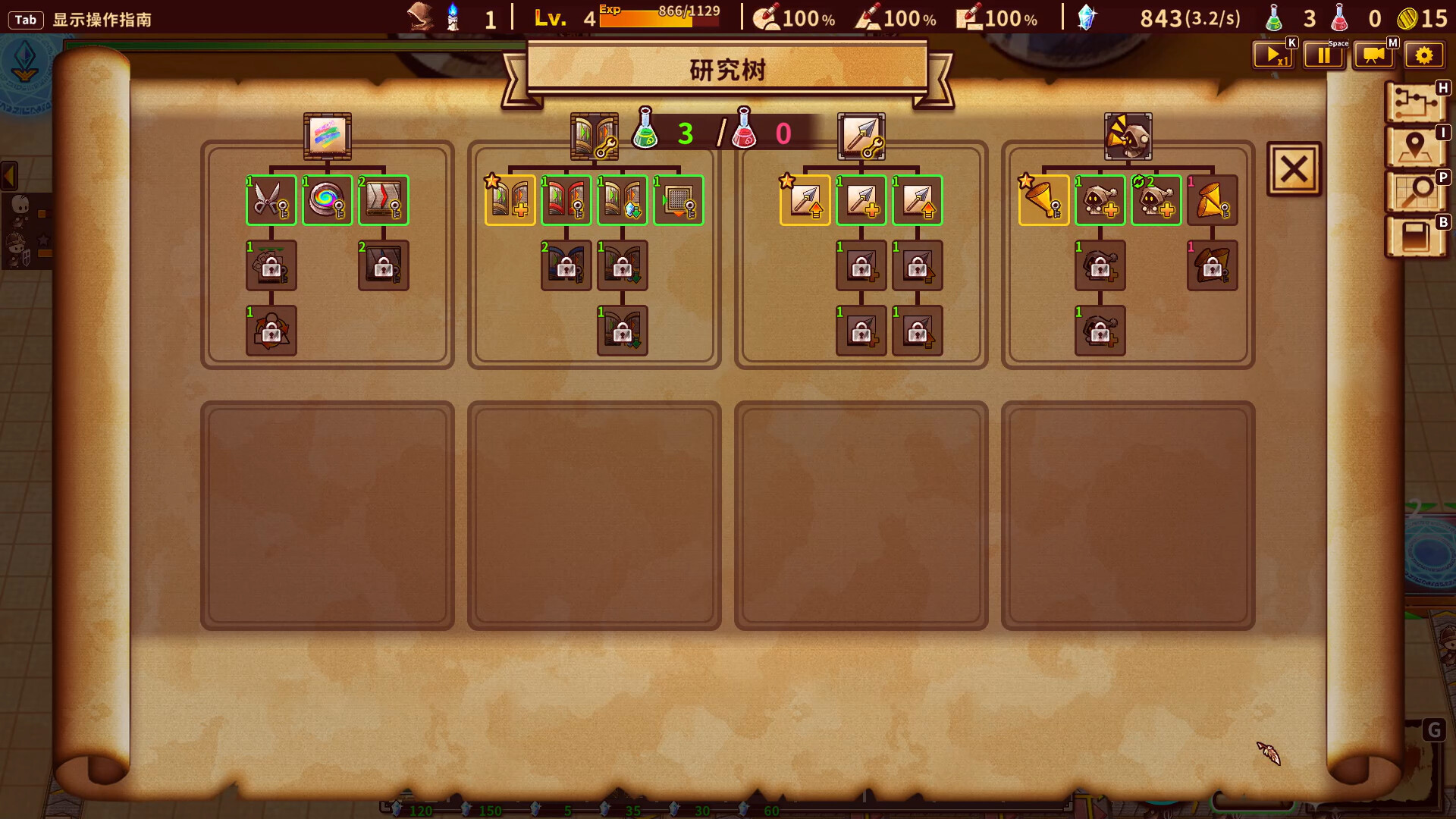Expand the door-with-wrench research category

[x=592, y=136]
